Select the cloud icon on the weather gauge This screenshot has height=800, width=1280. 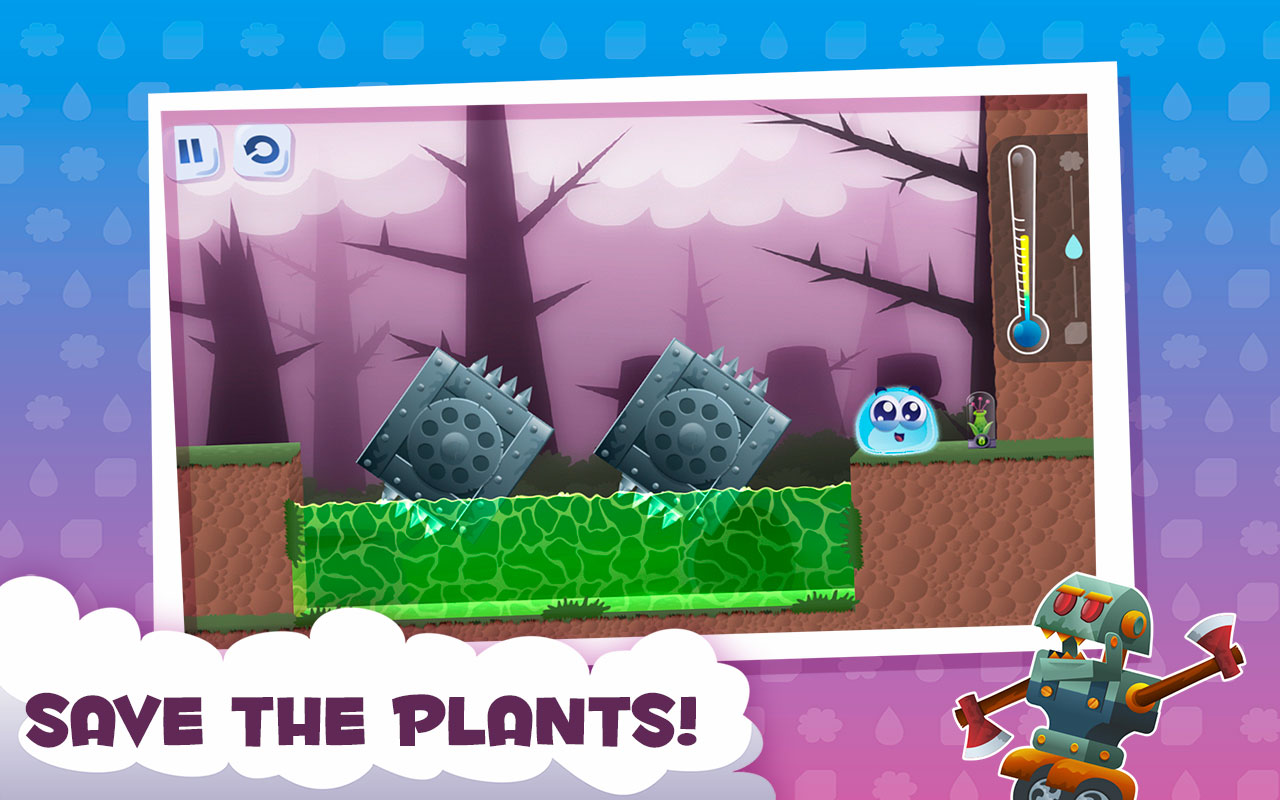[1073, 160]
